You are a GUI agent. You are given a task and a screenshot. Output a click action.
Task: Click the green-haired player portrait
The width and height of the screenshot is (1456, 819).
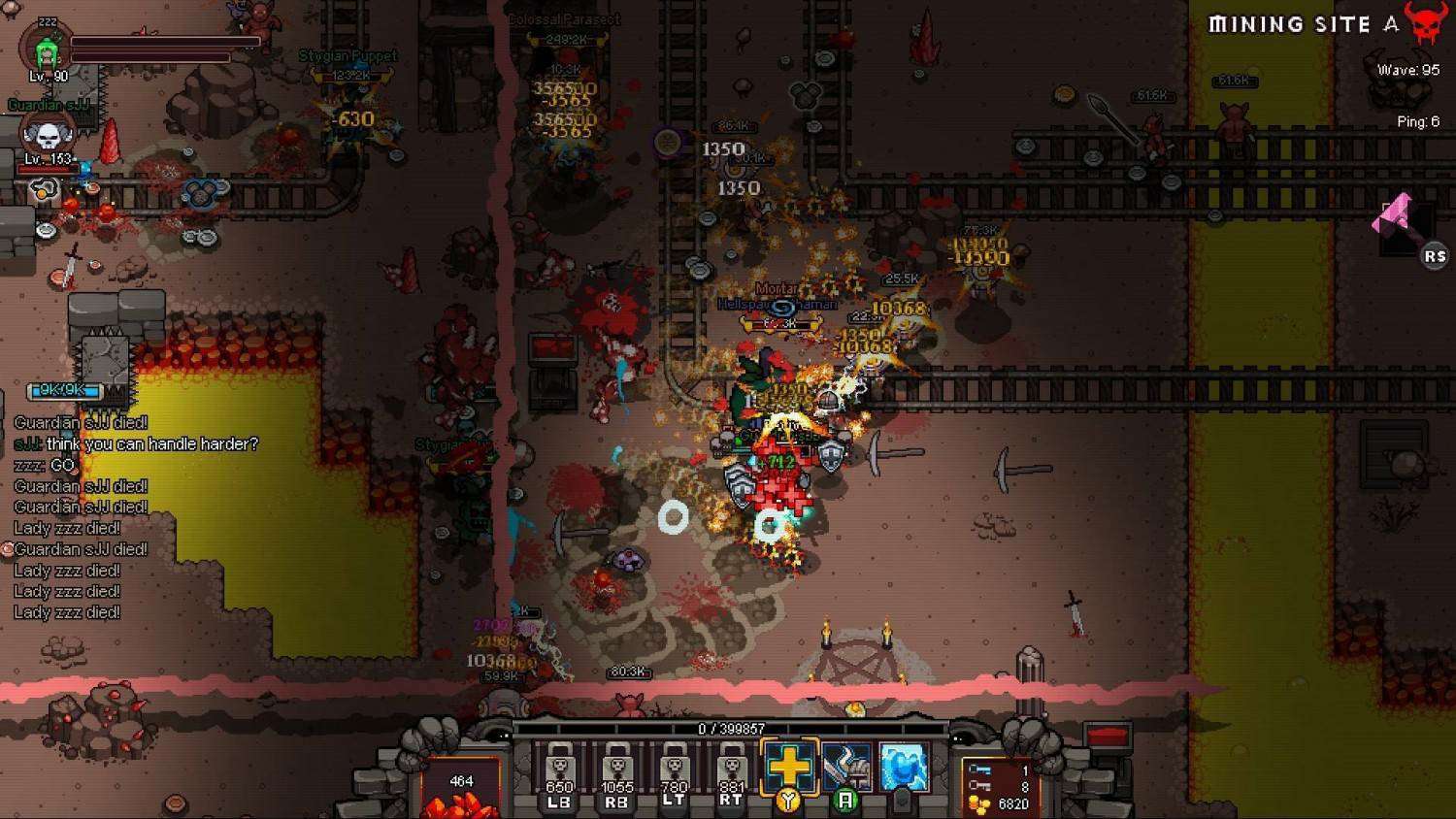coord(46,52)
